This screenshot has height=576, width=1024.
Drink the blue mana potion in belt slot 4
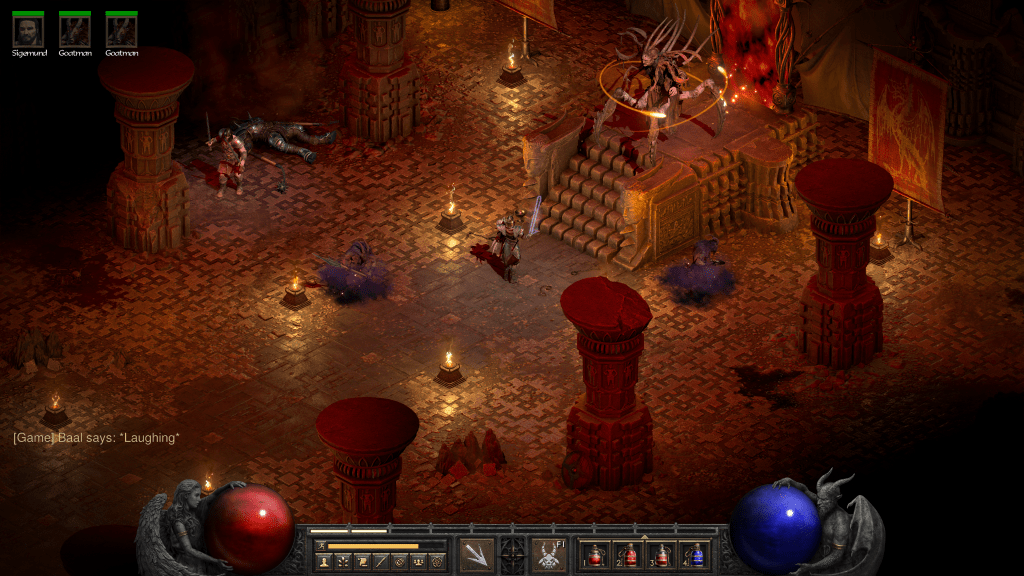click(695, 555)
